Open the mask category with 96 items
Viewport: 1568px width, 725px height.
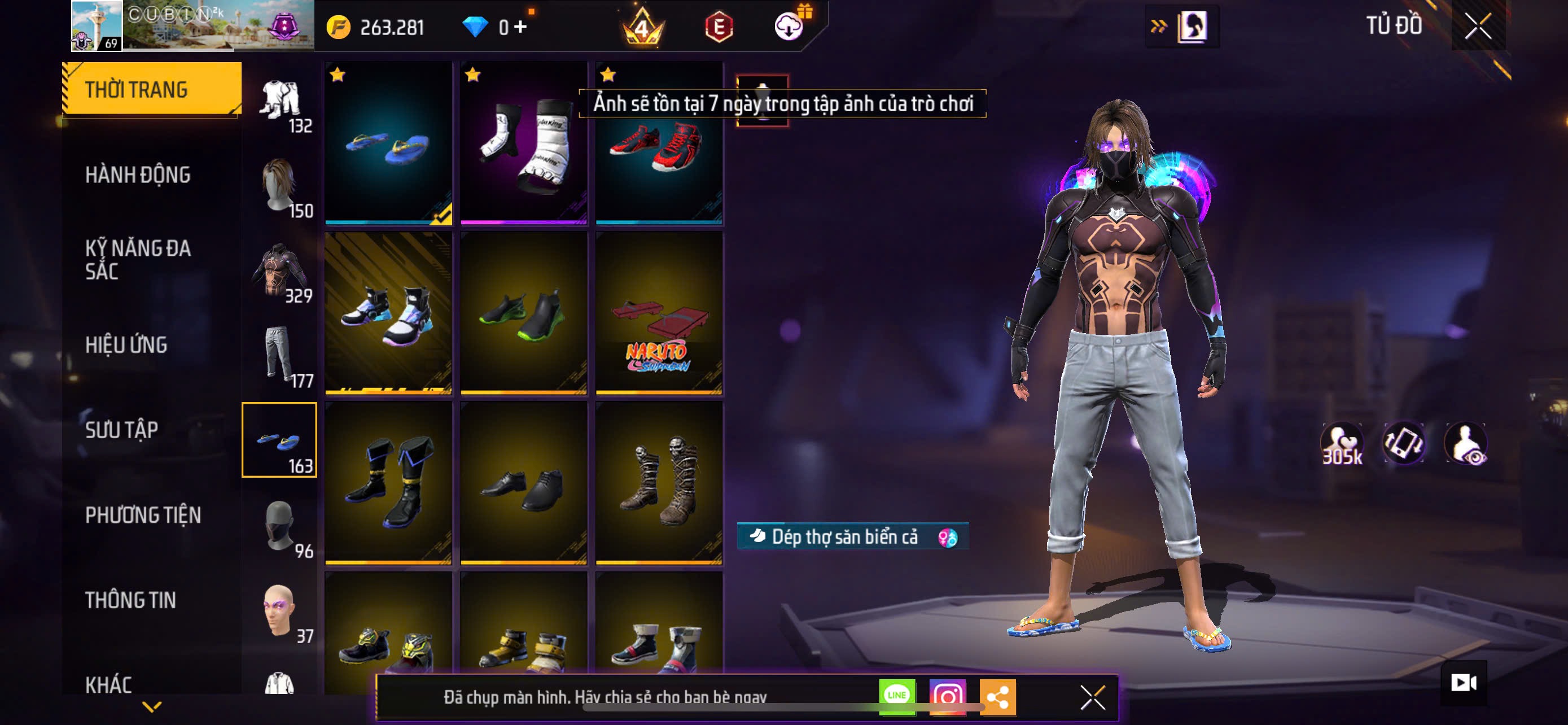pyautogui.click(x=280, y=527)
